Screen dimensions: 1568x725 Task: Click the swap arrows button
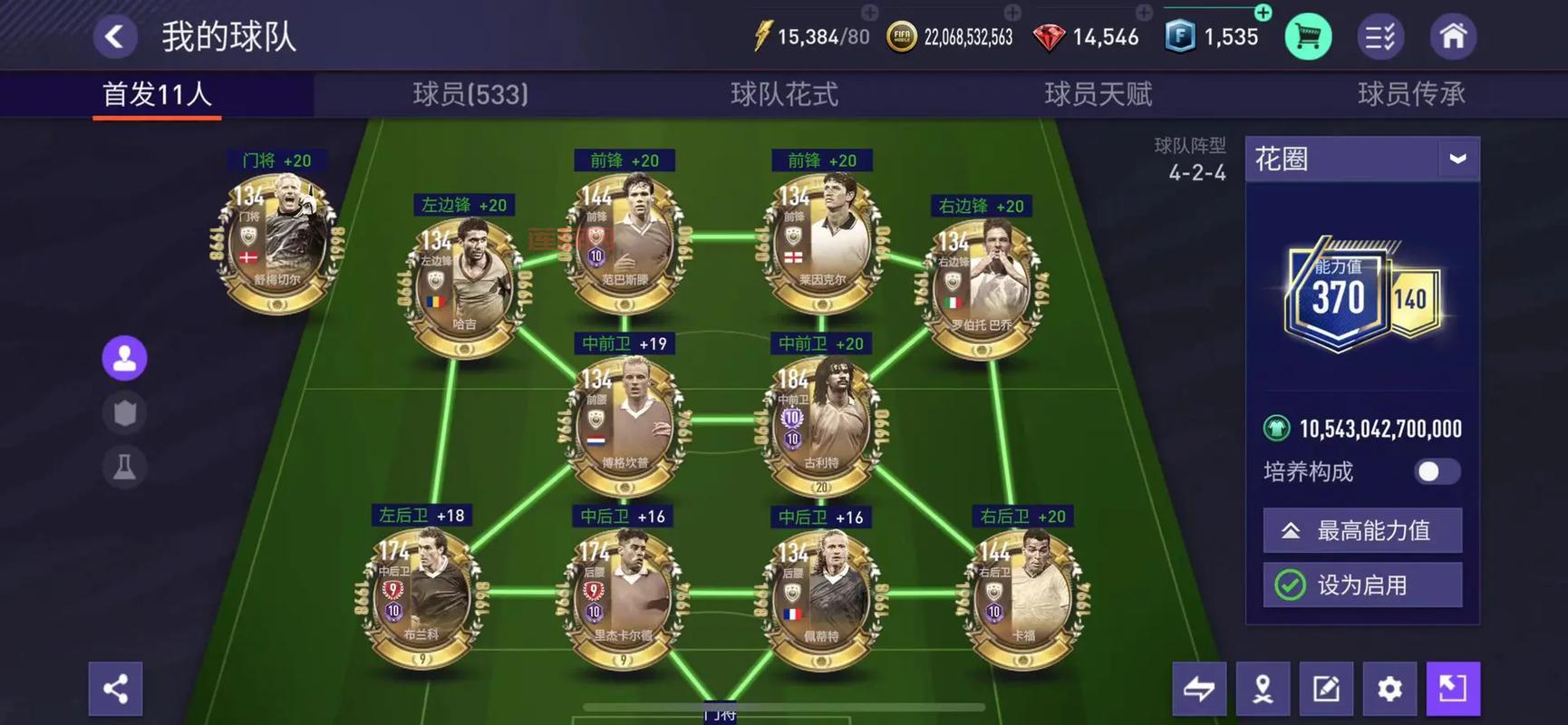(1199, 689)
